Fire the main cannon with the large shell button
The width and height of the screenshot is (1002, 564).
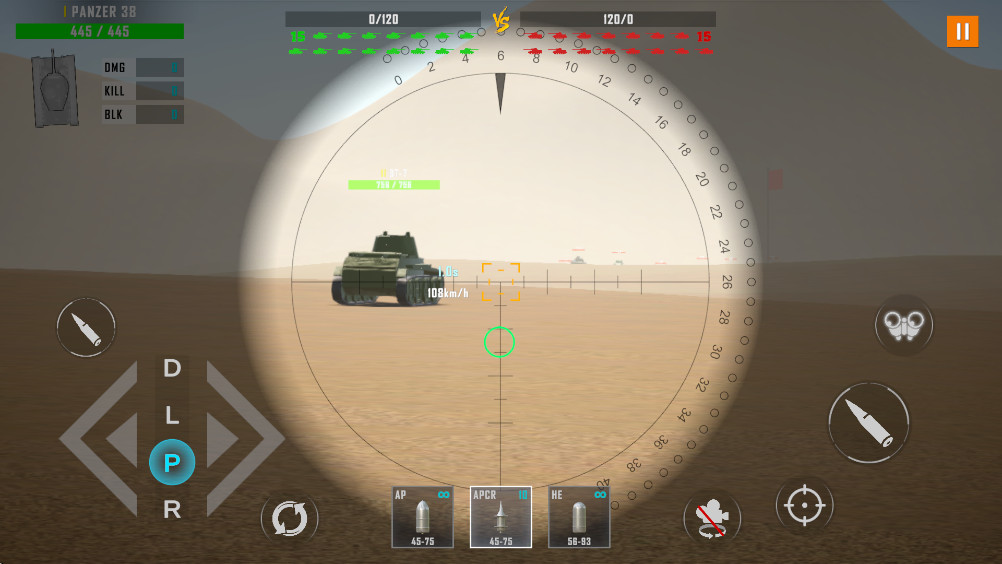click(x=868, y=422)
